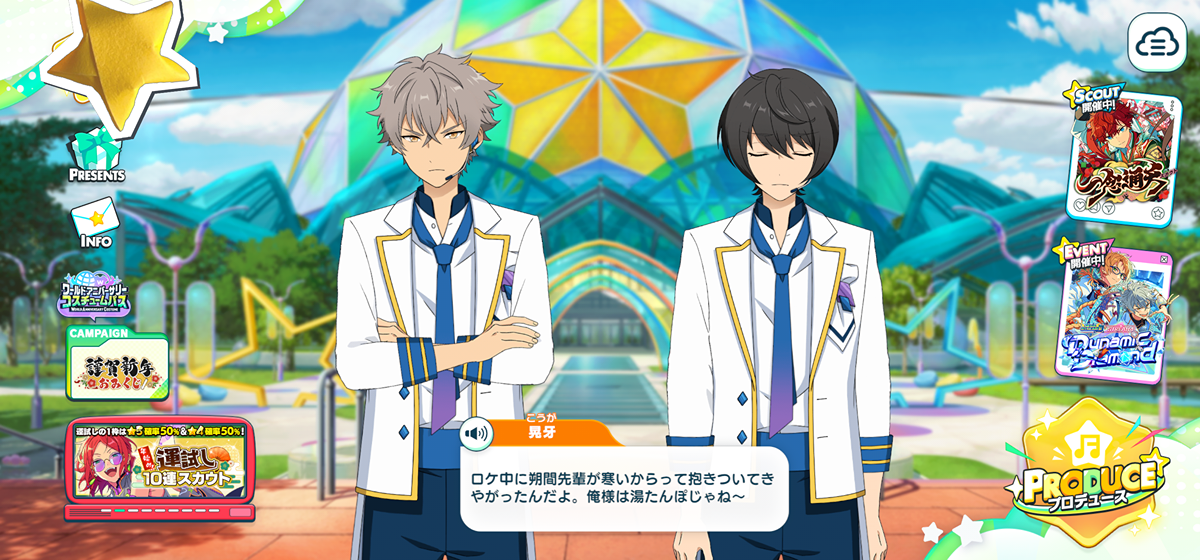Replay the voice line with the speaker icon
Image resolution: width=1200 pixels, height=560 pixels.
point(476,433)
